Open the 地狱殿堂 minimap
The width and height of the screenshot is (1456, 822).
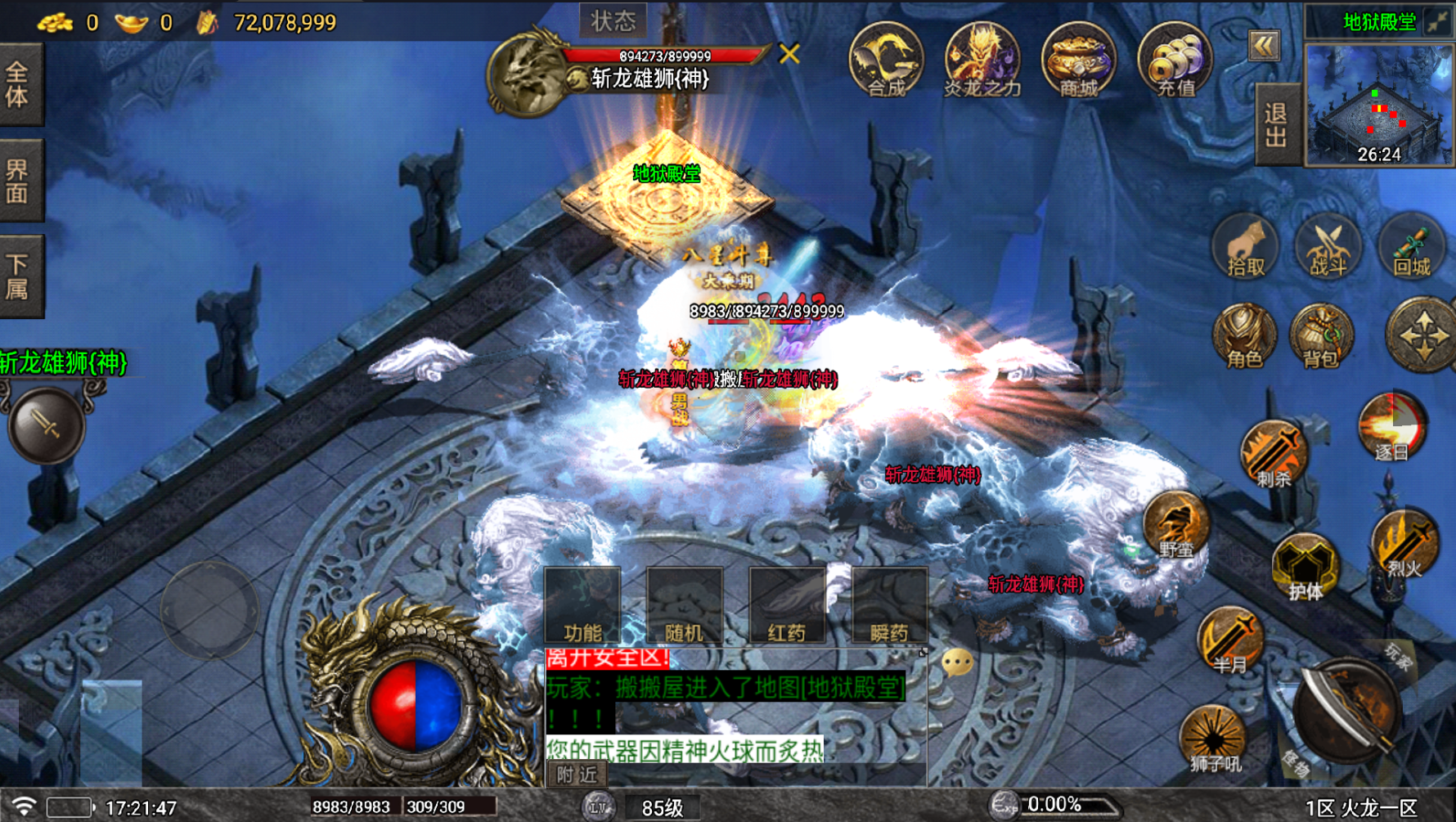point(1378,106)
